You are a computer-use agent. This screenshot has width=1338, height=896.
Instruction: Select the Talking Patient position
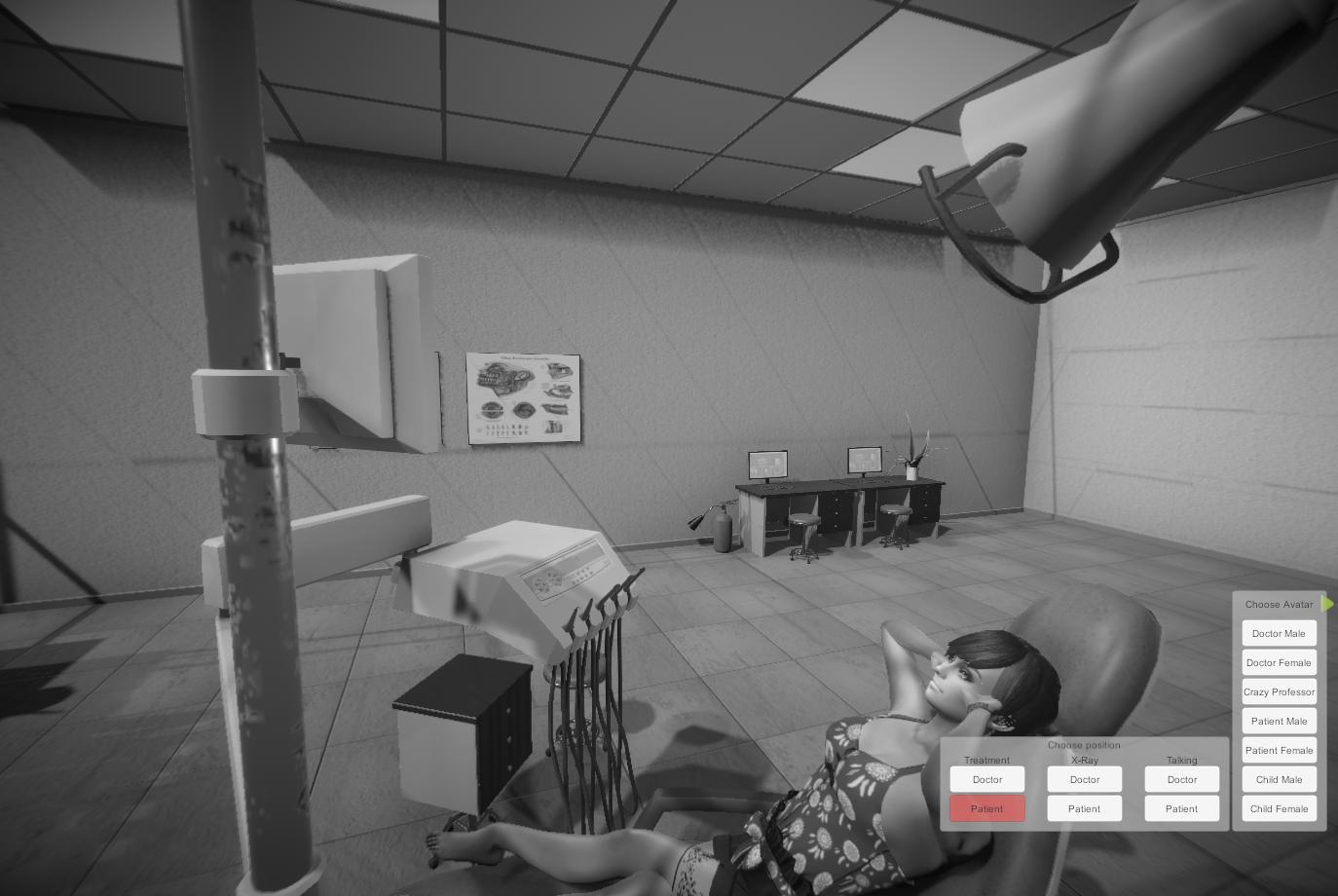pyautogui.click(x=1182, y=808)
